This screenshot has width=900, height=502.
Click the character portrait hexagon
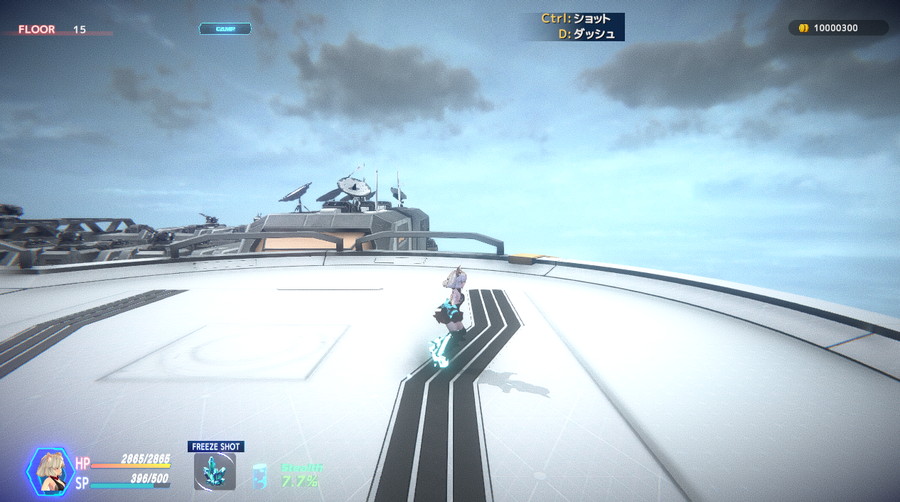[x=48, y=471]
